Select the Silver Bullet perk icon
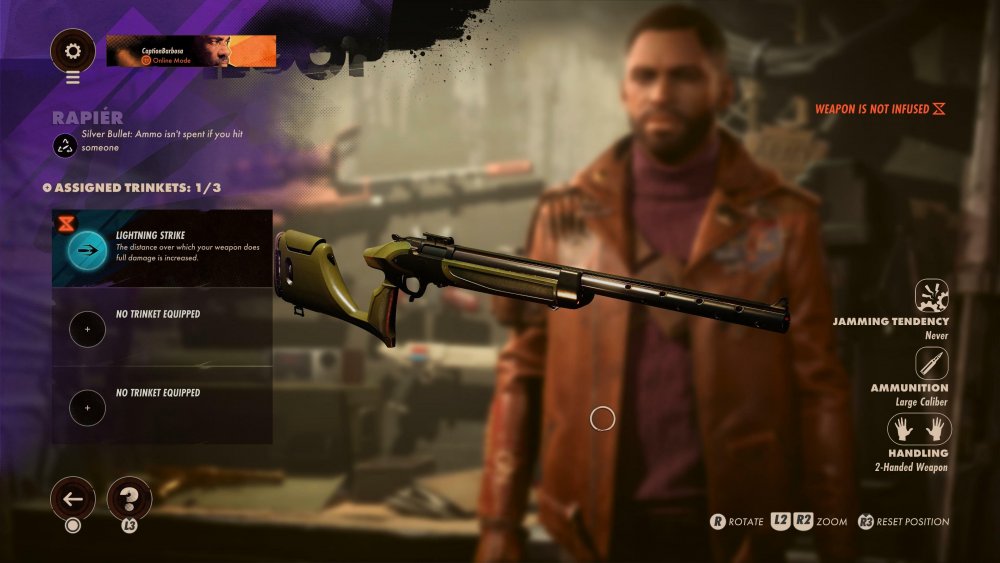 (64, 145)
